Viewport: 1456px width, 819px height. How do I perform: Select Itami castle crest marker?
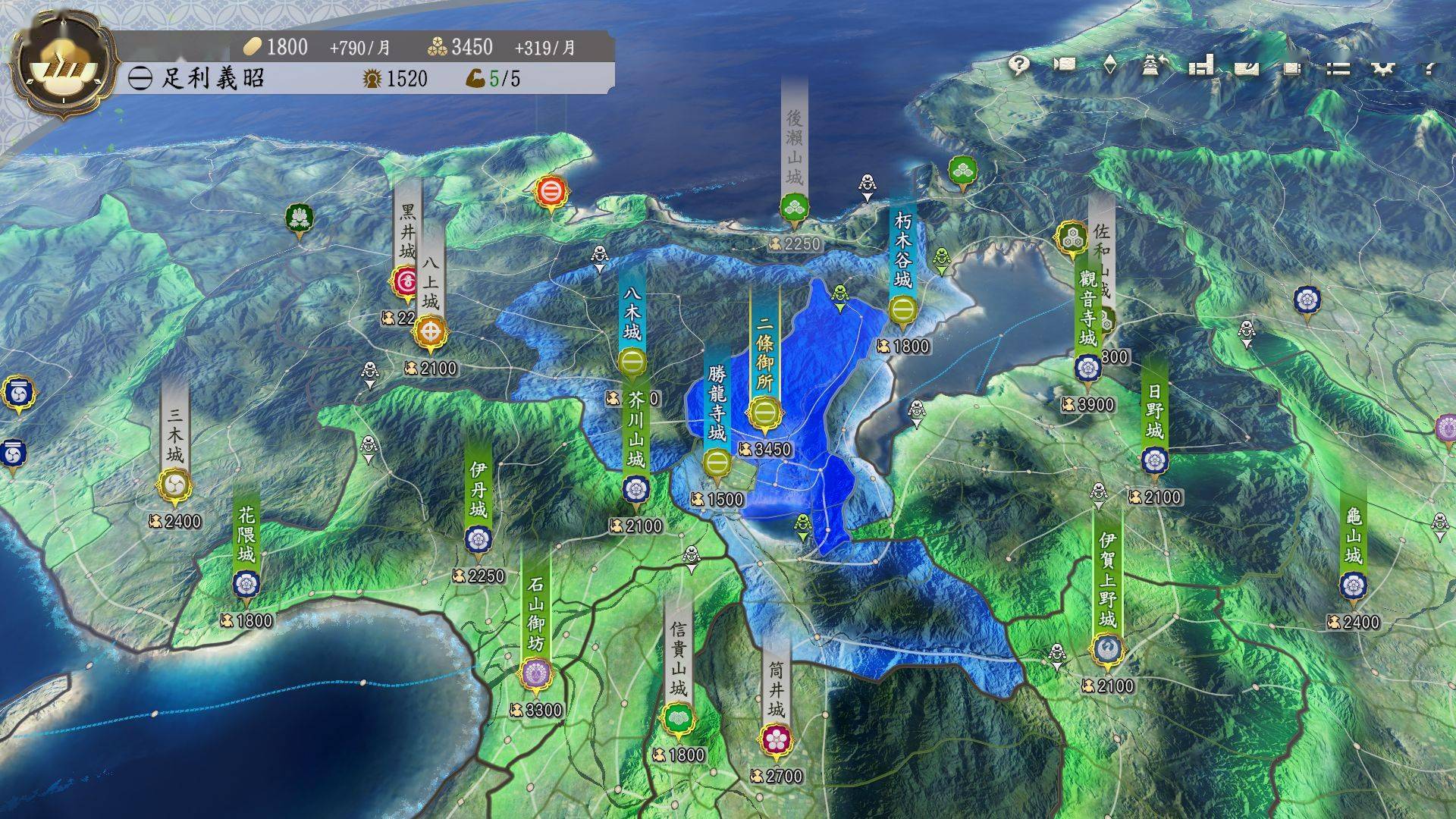[478, 539]
